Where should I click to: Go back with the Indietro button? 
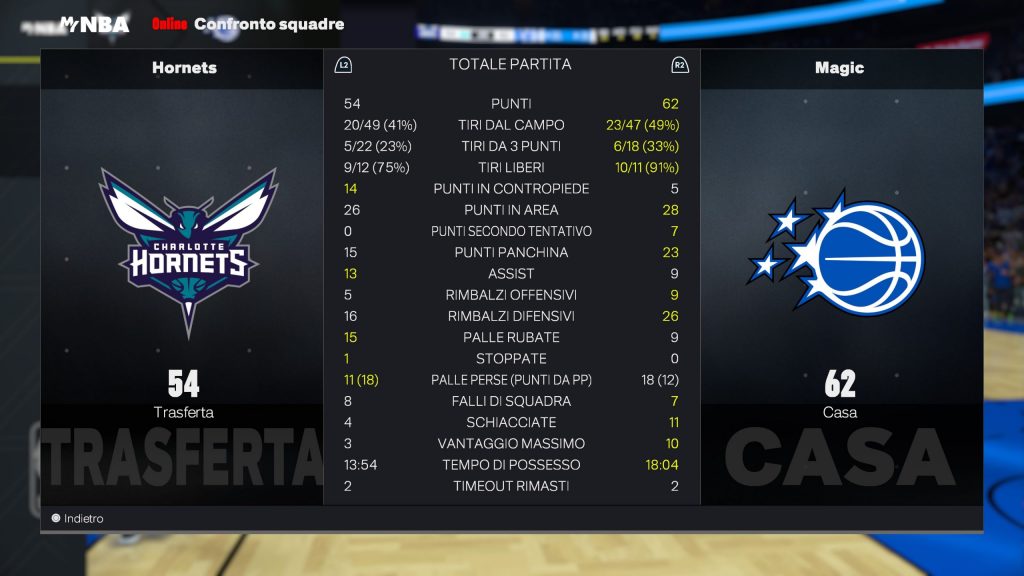click(x=78, y=519)
